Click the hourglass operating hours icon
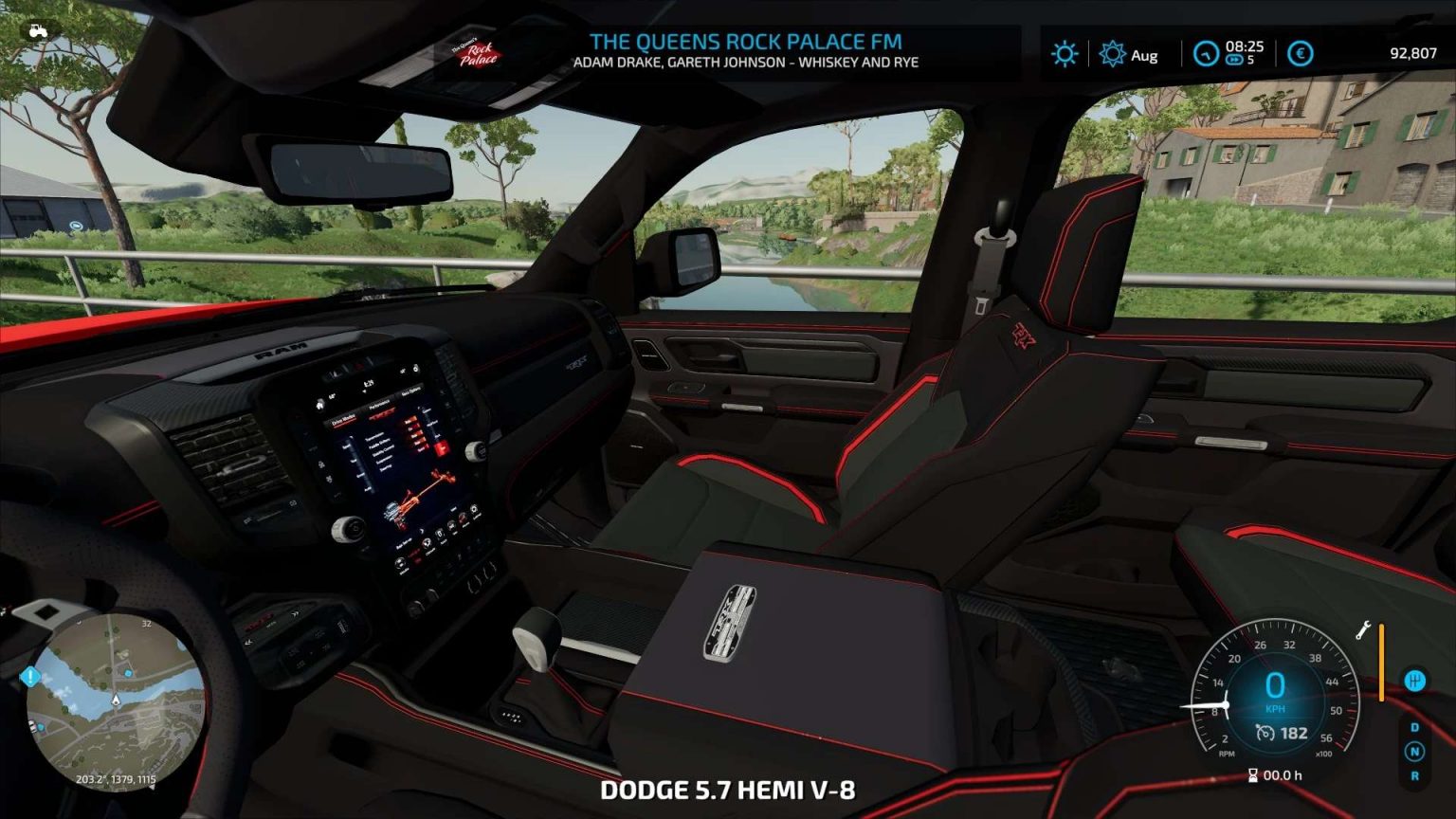Viewport: 1456px width, 819px height. (1252, 774)
